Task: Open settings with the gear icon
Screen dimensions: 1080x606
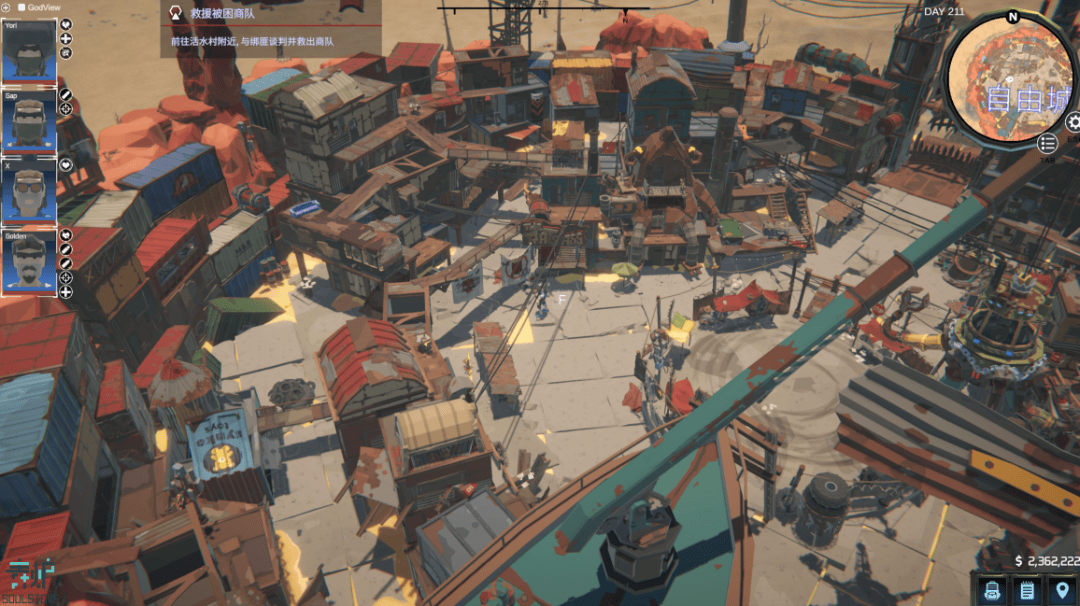Action: tap(1074, 122)
